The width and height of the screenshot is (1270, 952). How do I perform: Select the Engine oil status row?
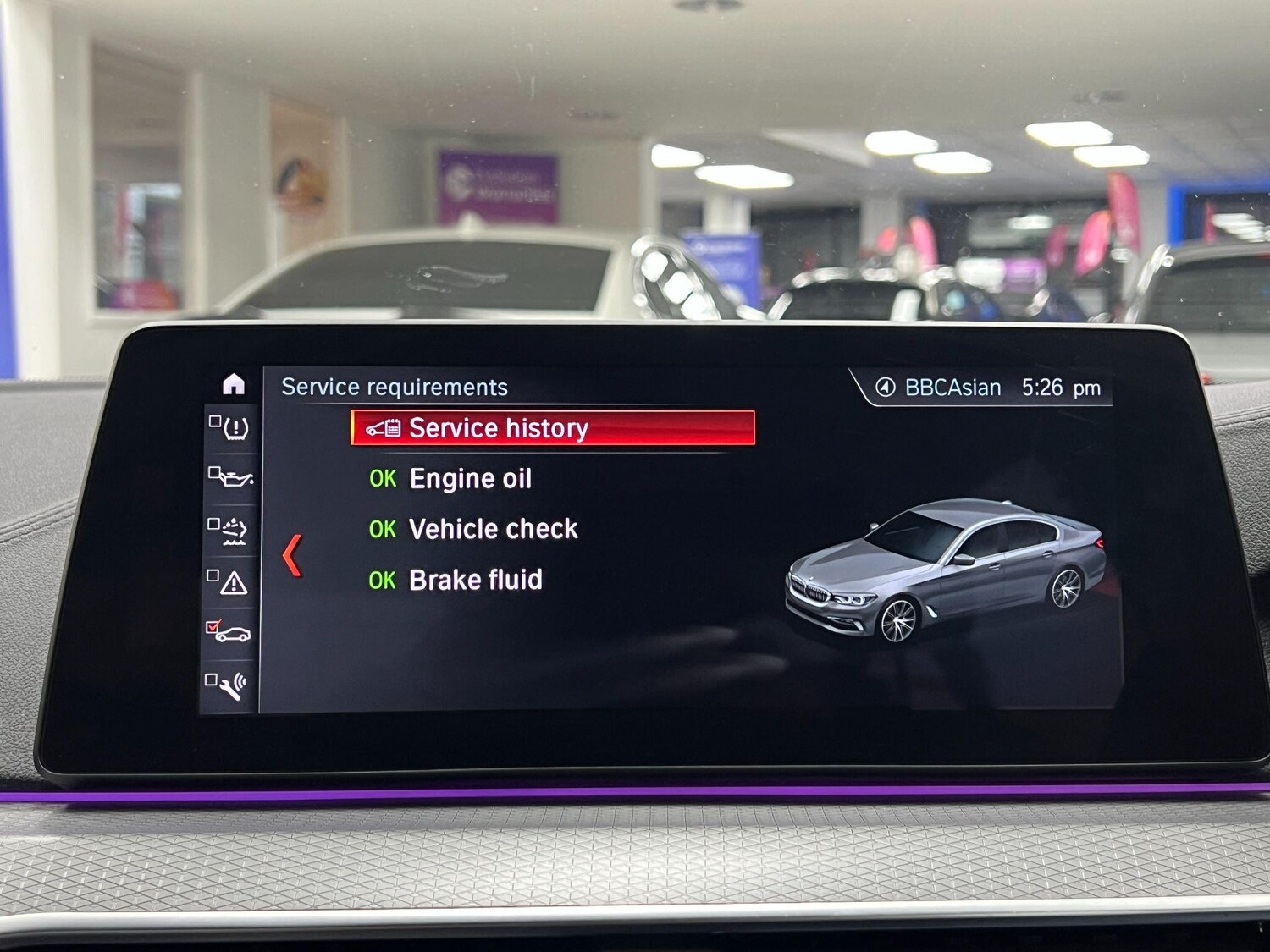[x=470, y=479]
